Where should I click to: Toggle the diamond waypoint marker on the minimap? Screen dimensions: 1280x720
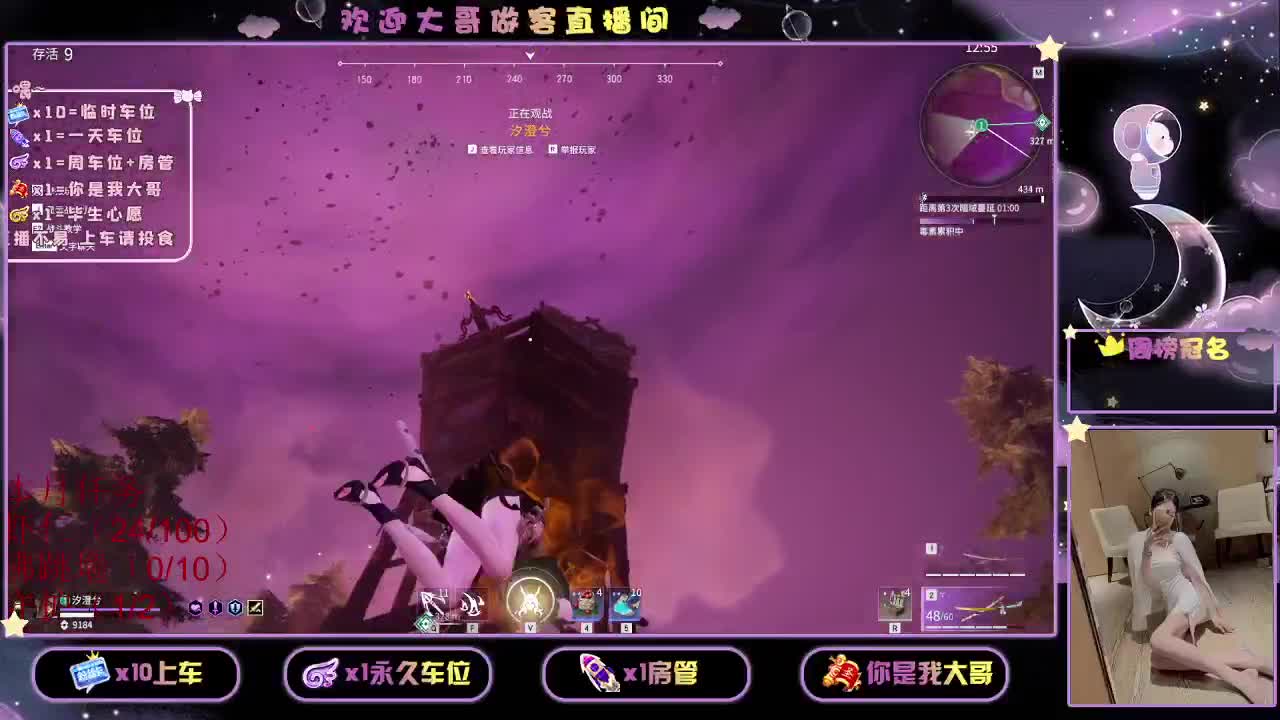click(x=1042, y=122)
